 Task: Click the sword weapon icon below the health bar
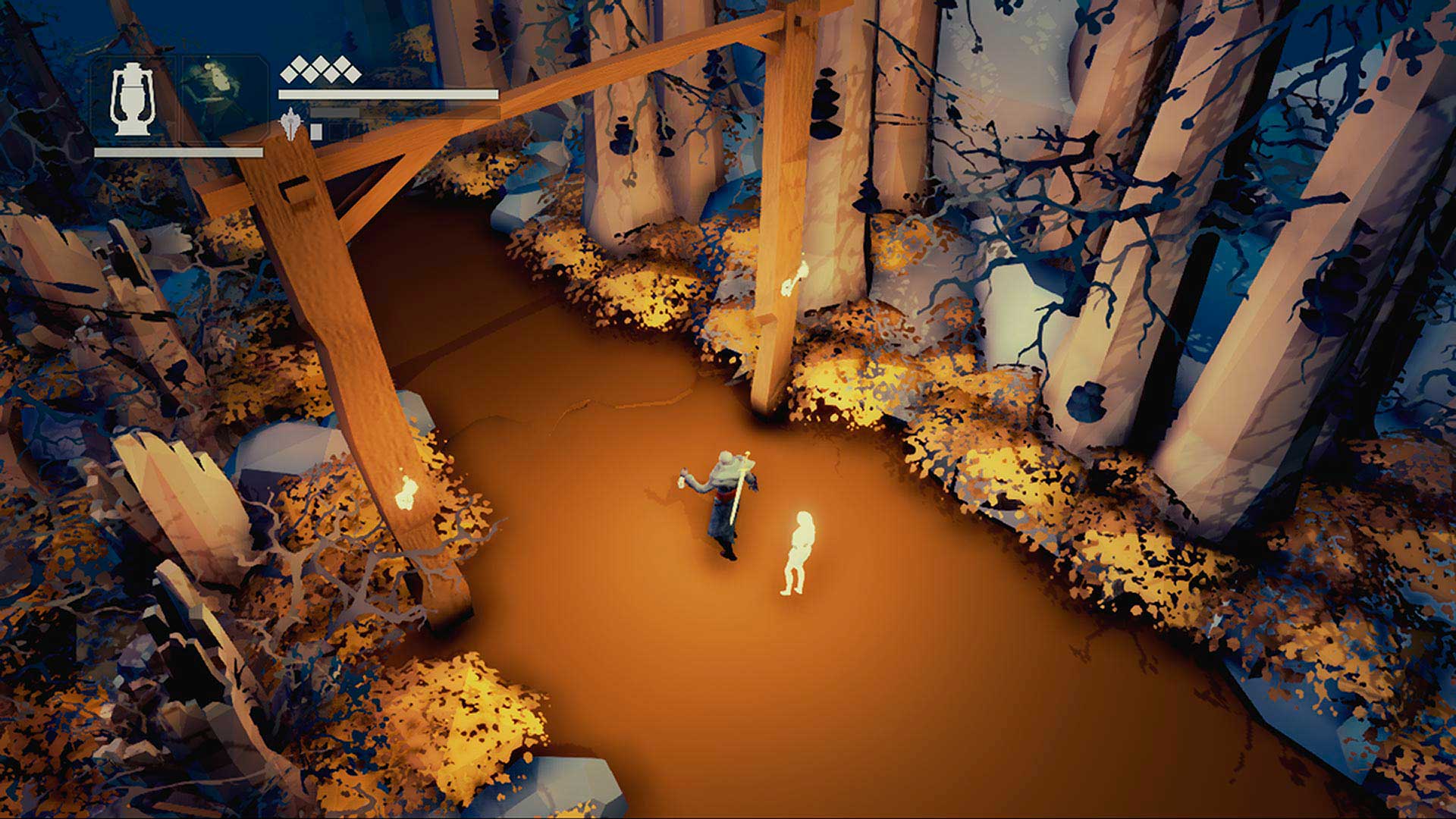tap(291, 124)
